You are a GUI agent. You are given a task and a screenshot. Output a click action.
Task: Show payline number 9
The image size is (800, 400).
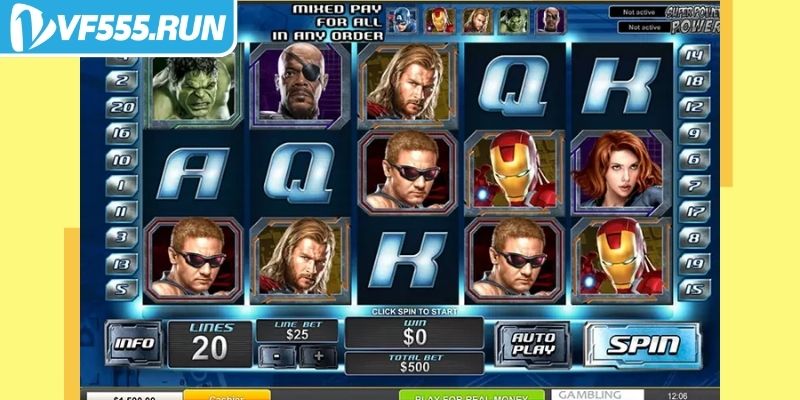click(693, 133)
